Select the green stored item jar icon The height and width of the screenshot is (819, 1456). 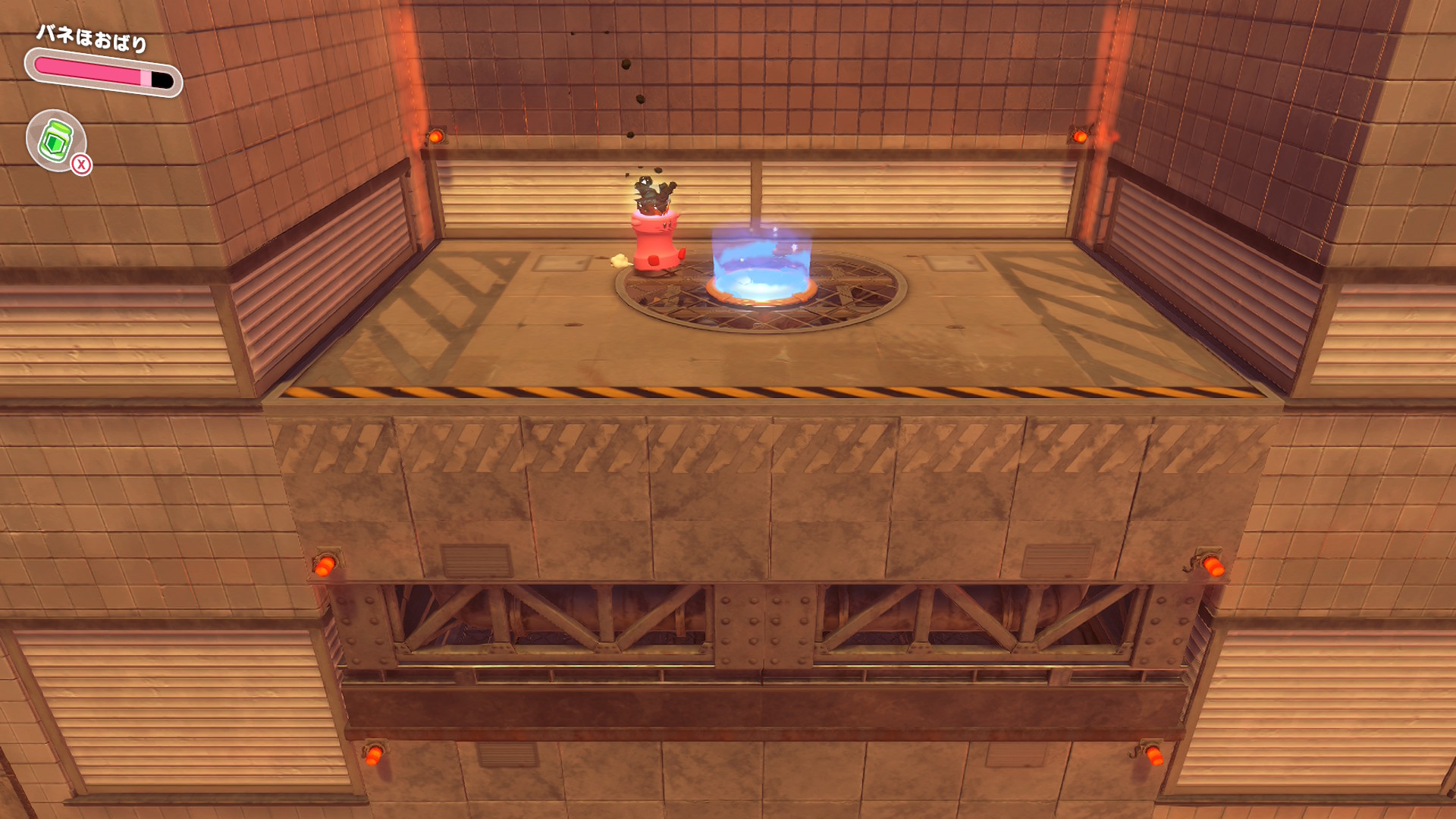56,140
